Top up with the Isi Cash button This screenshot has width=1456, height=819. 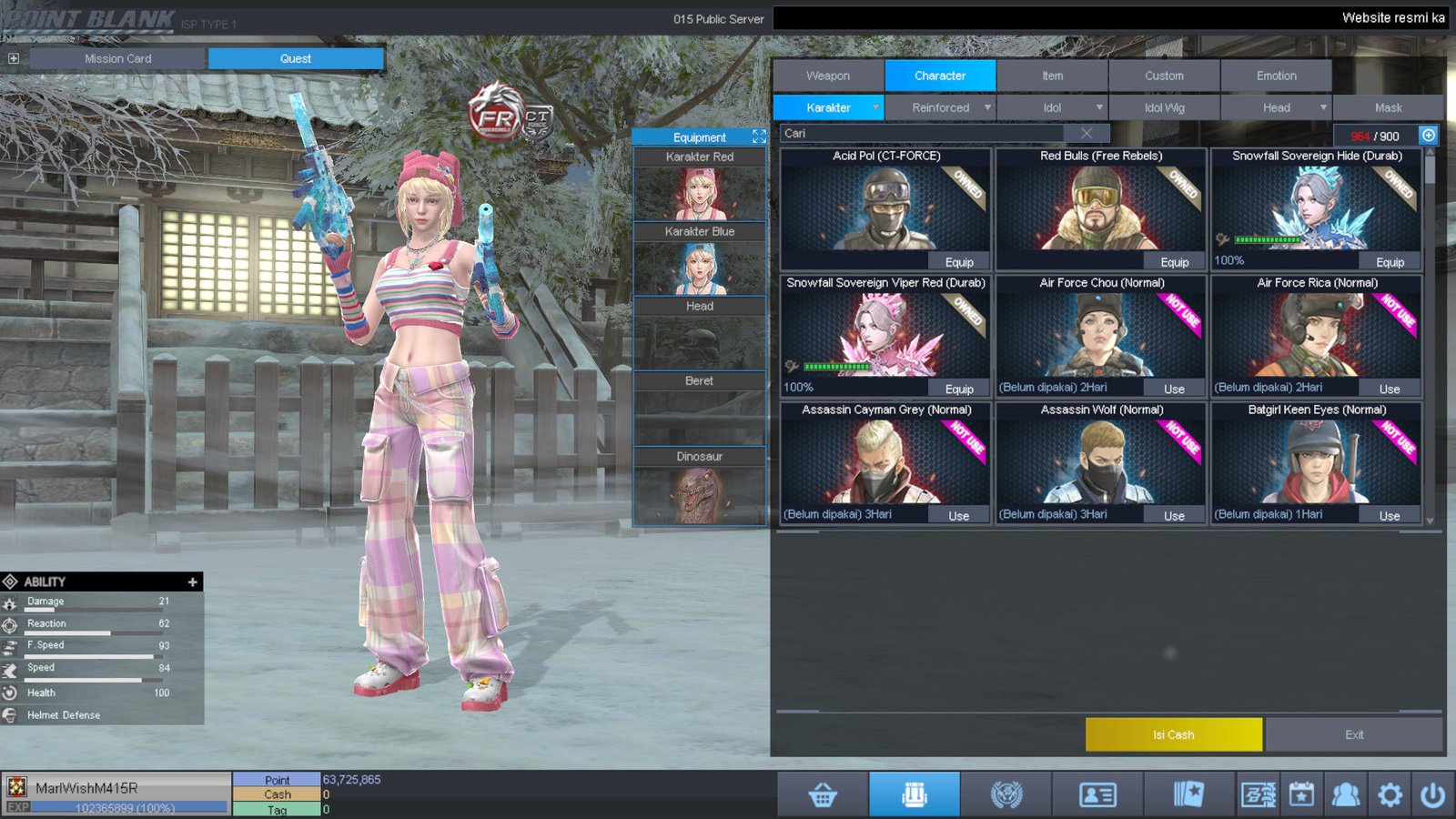1173,734
